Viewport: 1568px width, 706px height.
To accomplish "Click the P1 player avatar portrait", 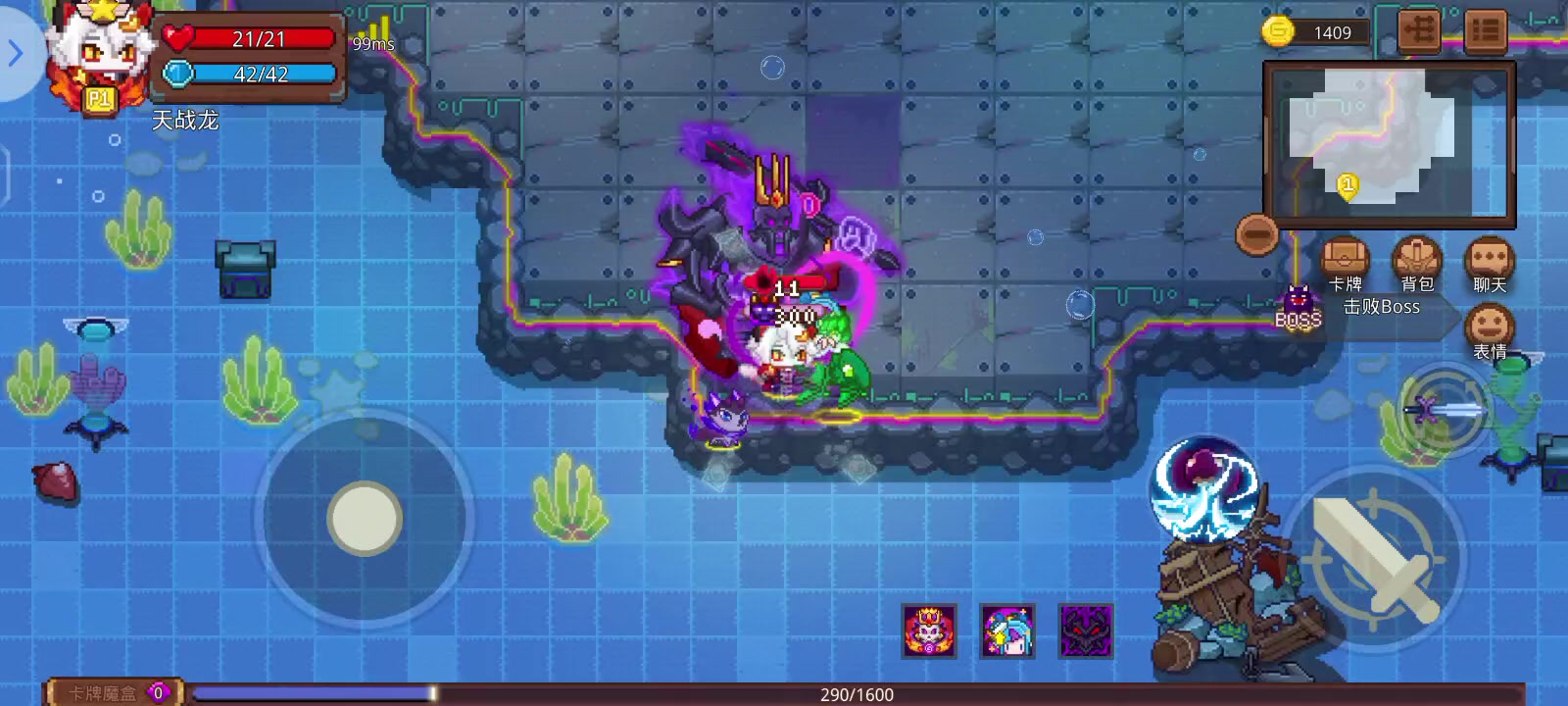I will (x=98, y=54).
